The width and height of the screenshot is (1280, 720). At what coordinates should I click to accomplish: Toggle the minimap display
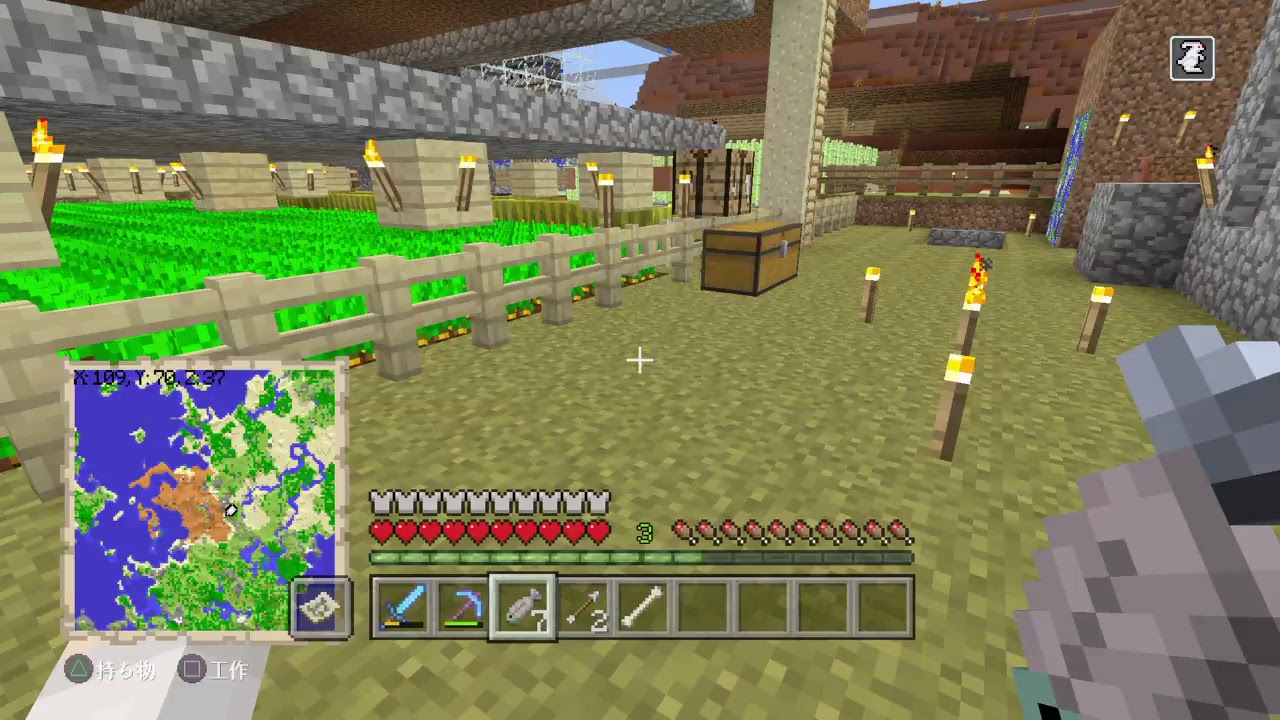tap(205, 500)
